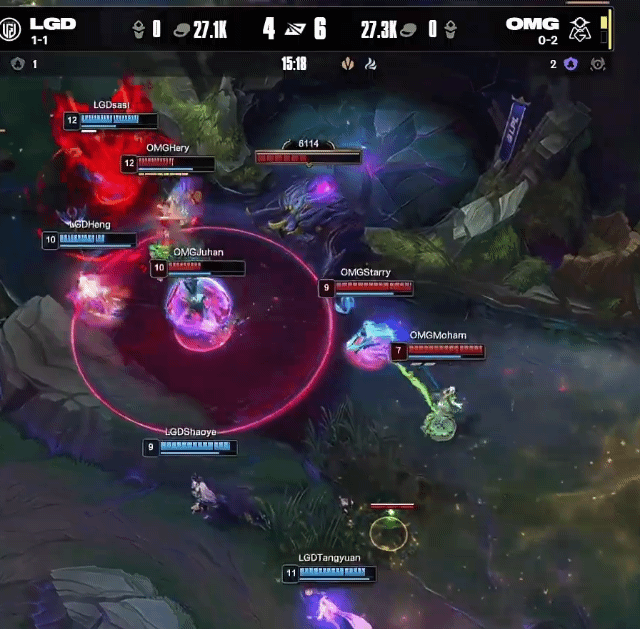Click the LGD team logo
The width and height of the screenshot is (640, 629).
(x=12, y=28)
